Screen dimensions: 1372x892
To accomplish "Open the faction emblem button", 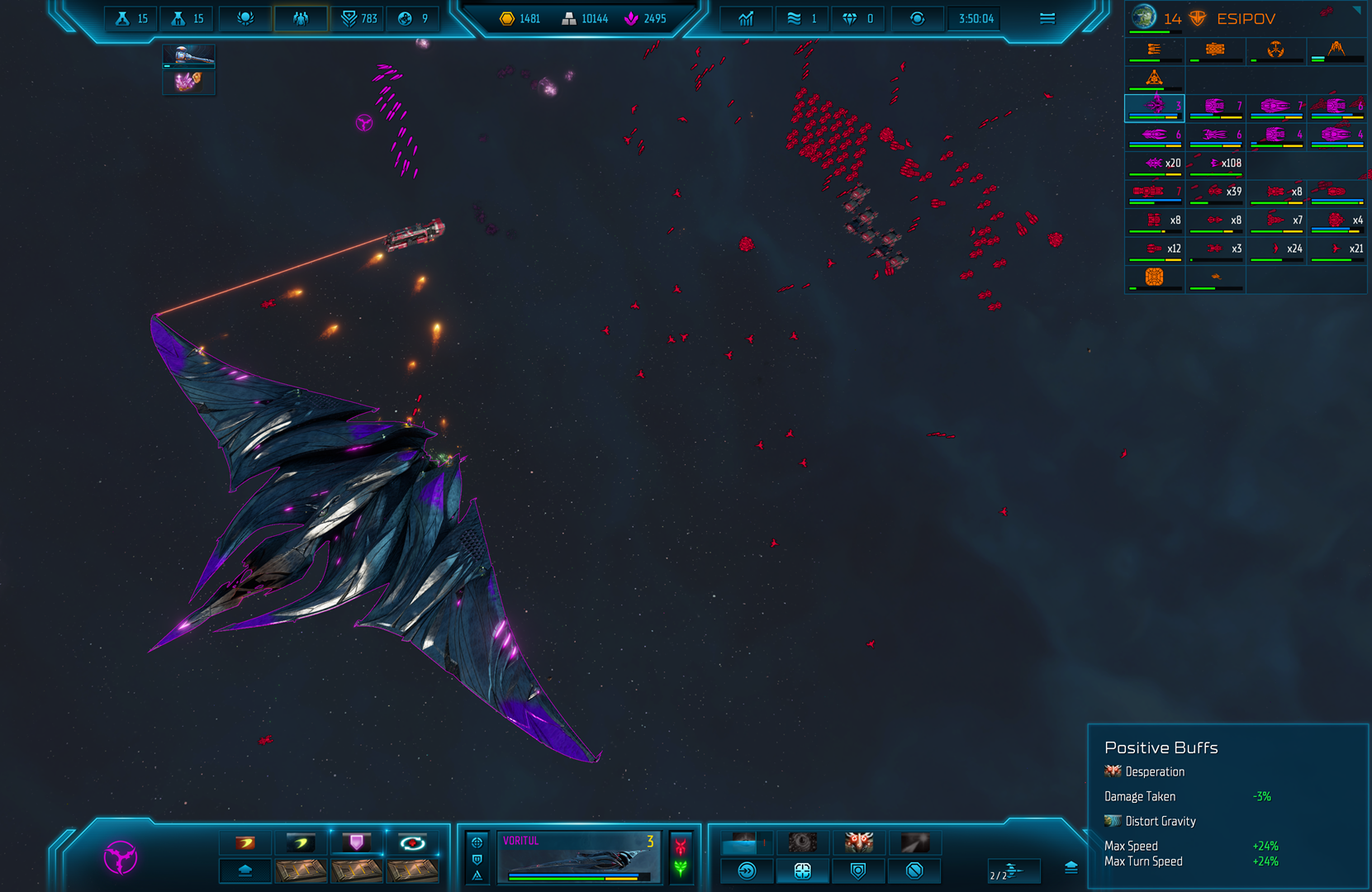I will click(121, 857).
